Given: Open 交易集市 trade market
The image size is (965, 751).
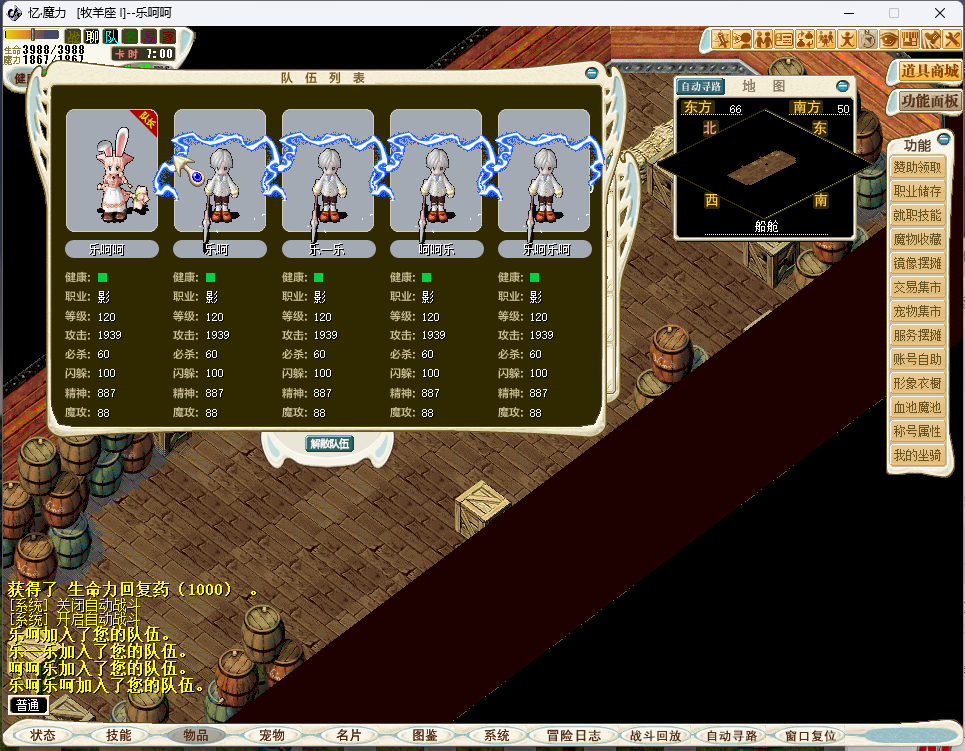Looking at the screenshot, I should tap(916, 287).
